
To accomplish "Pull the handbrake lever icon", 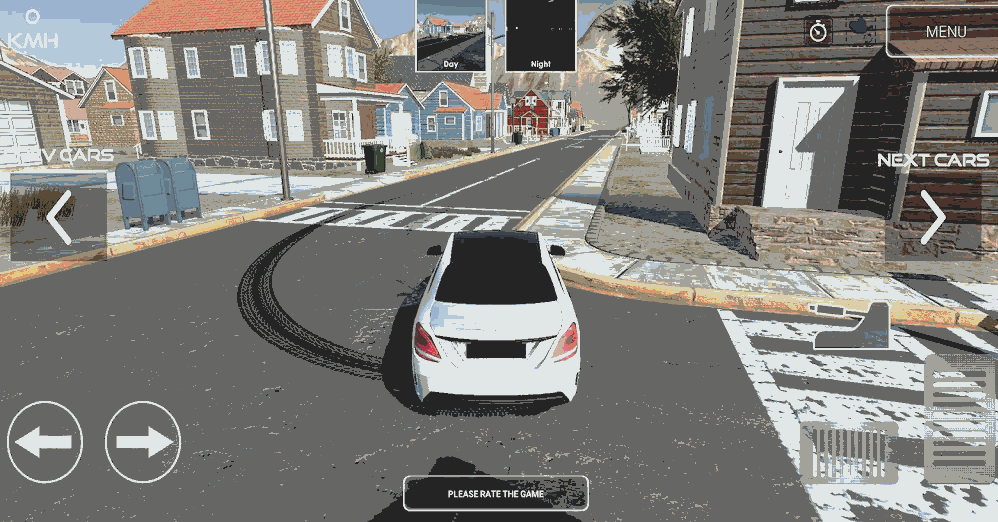I will [853, 326].
